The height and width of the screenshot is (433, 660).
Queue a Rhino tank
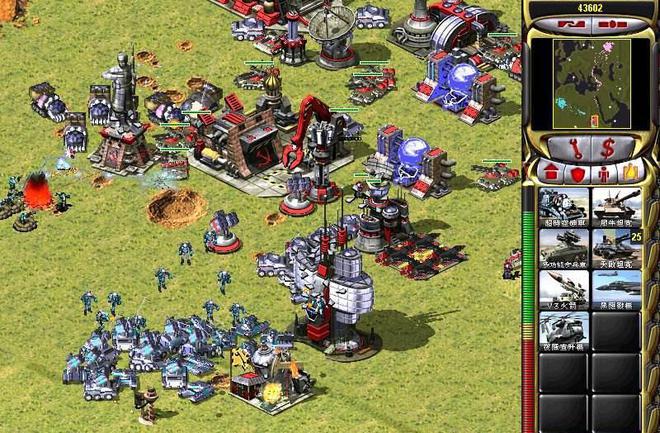click(616, 206)
